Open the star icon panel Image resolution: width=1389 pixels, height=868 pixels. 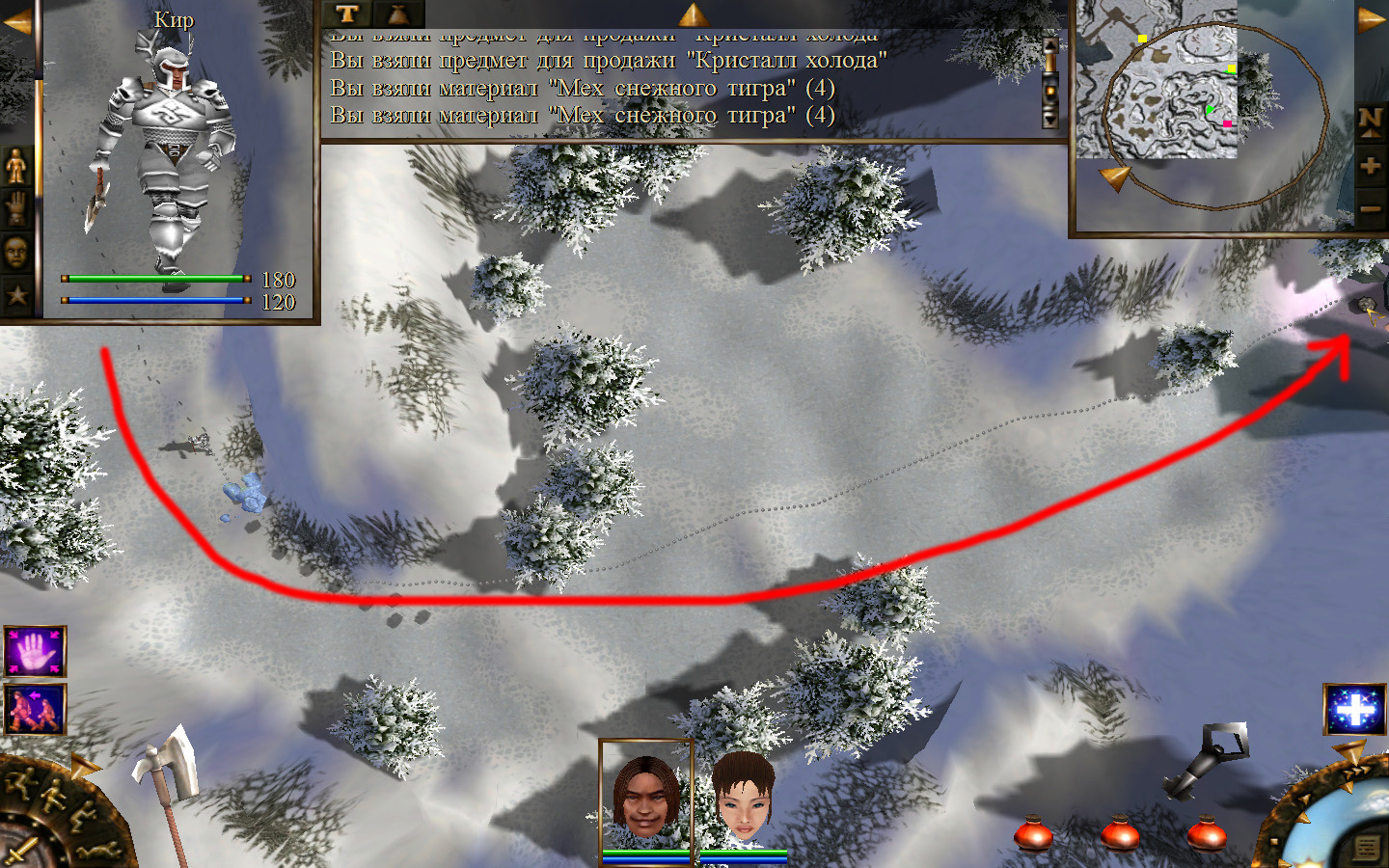click(x=16, y=295)
